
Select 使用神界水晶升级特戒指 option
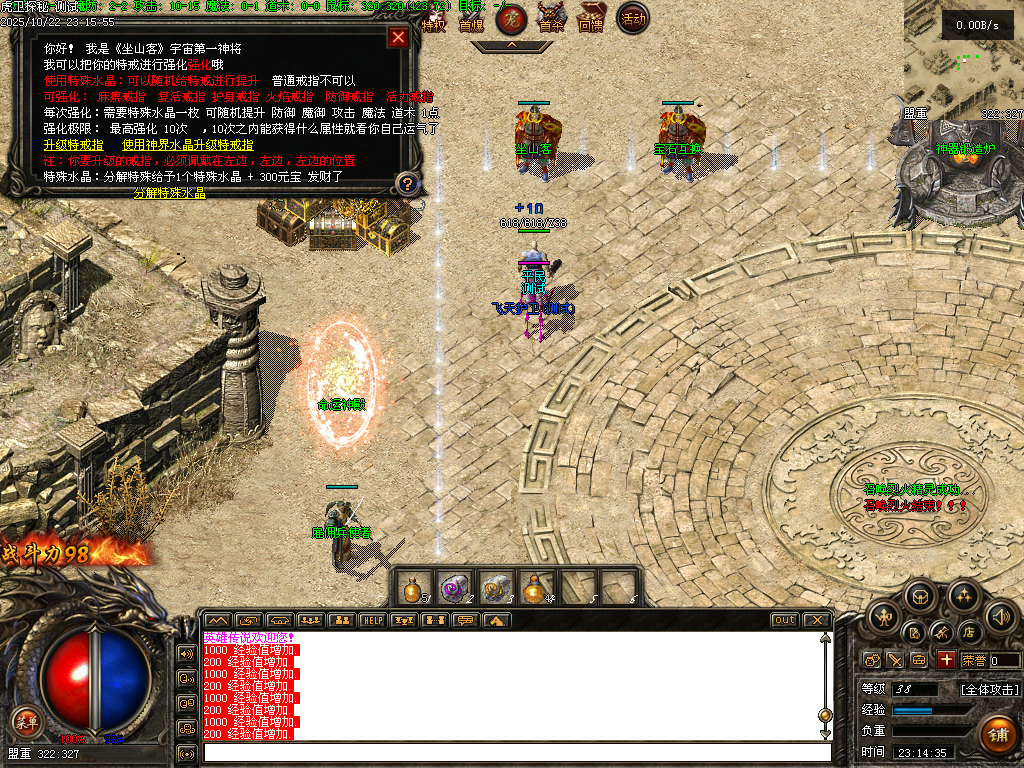pos(187,144)
